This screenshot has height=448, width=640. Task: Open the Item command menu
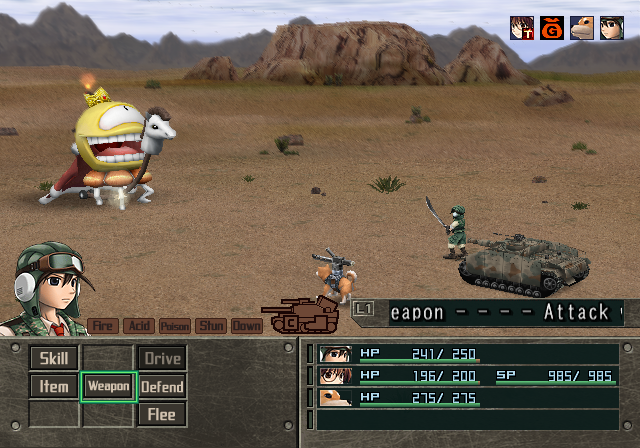(54, 386)
